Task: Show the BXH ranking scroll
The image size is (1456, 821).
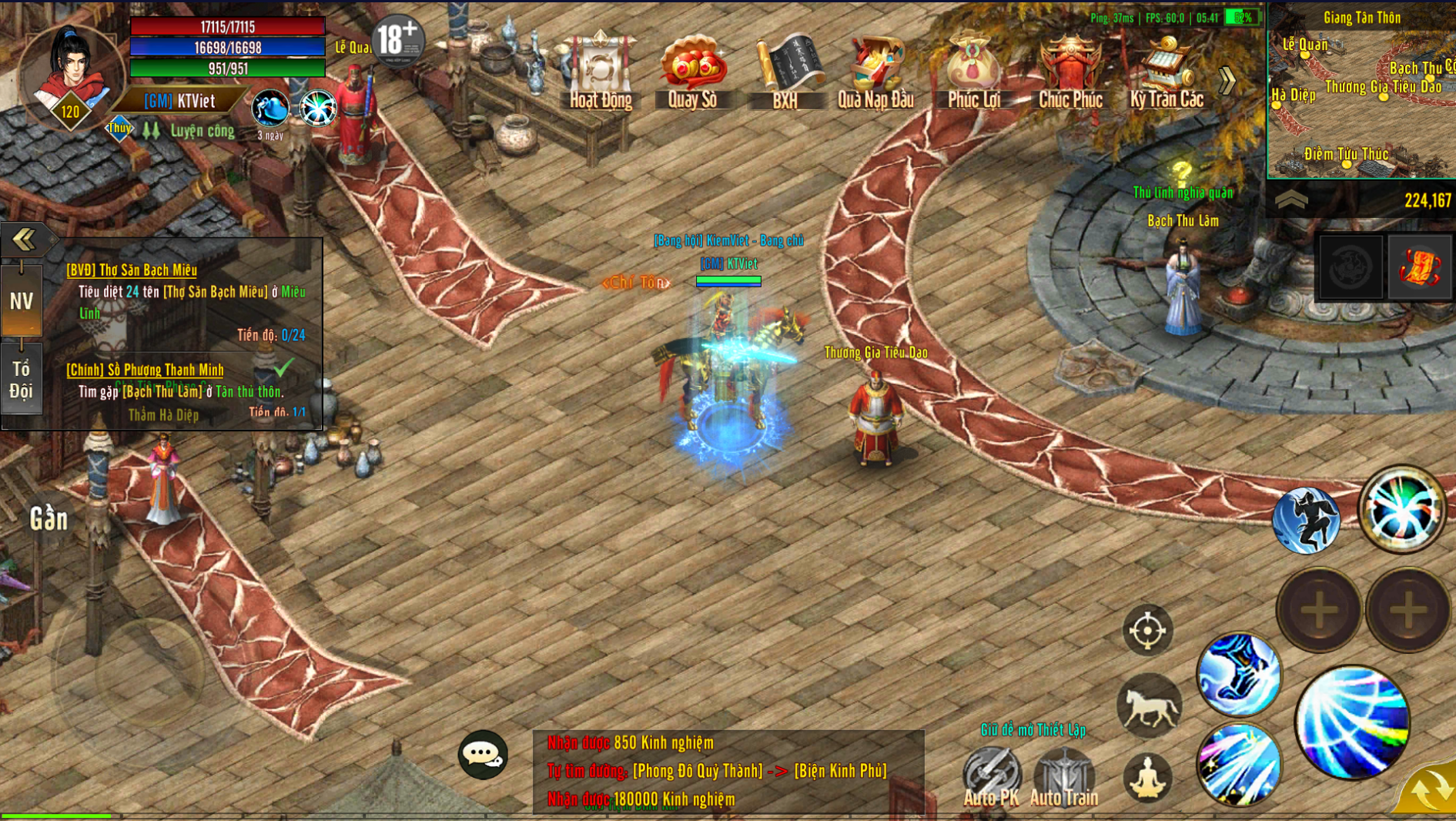Action: pos(785,71)
